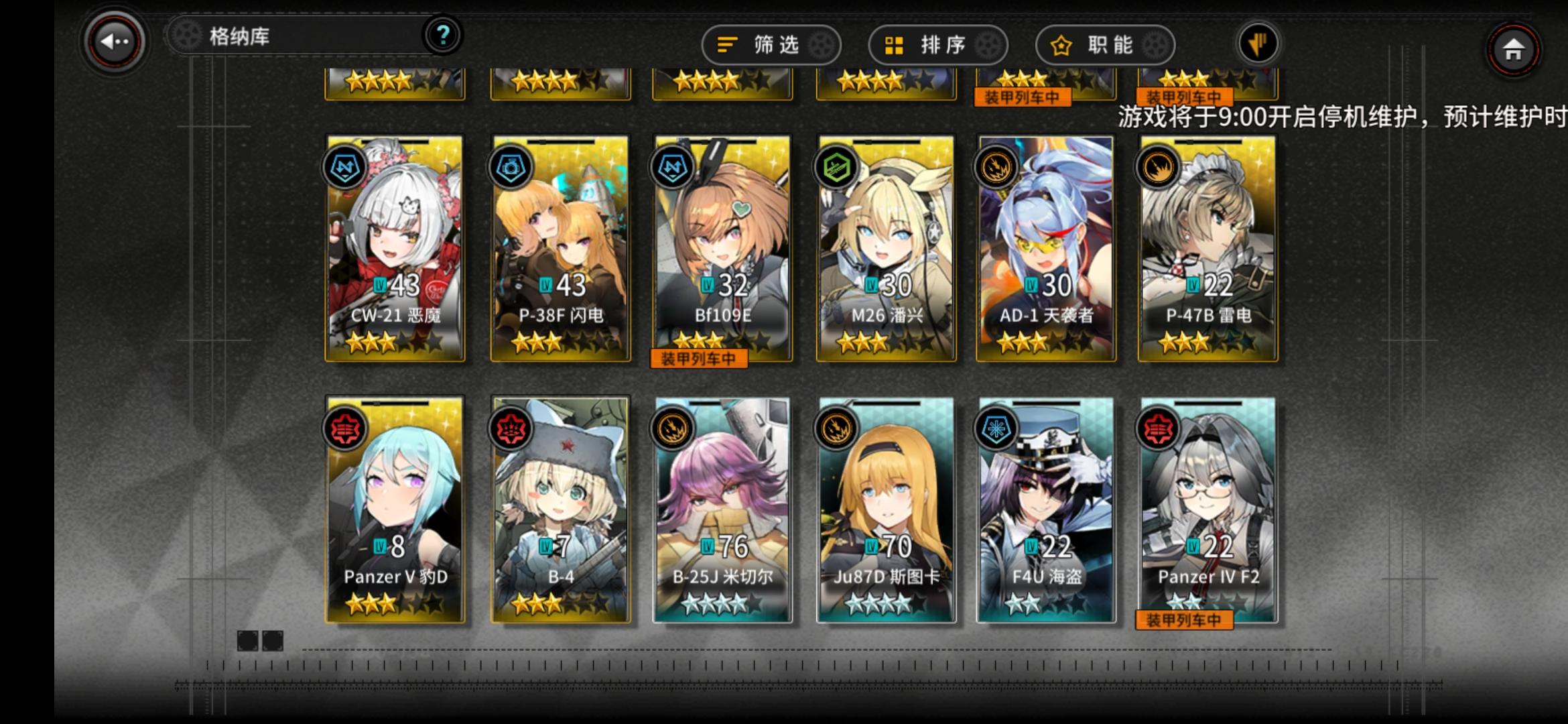The width and height of the screenshot is (1568, 724).
Task: Click the gear toggle beside 筛选
Action: tap(822, 45)
